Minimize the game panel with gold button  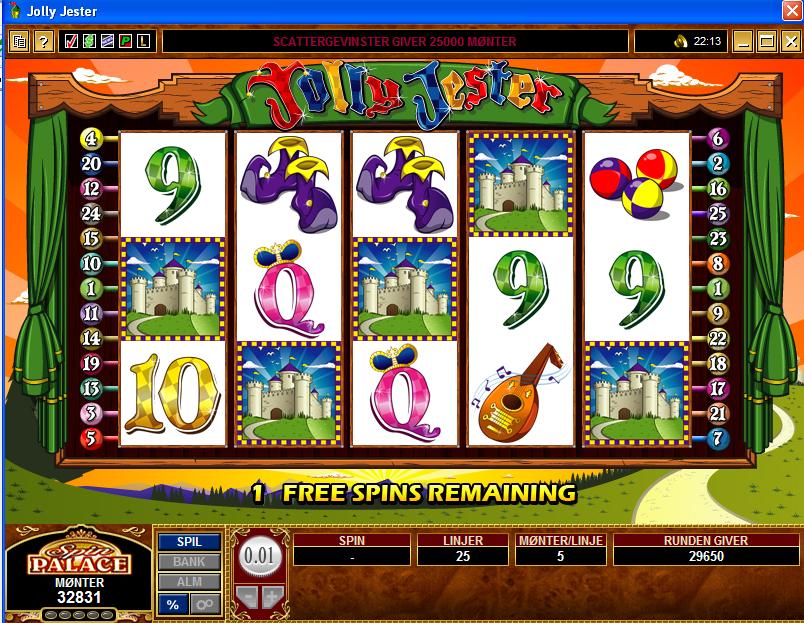click(x=743, y=42)
